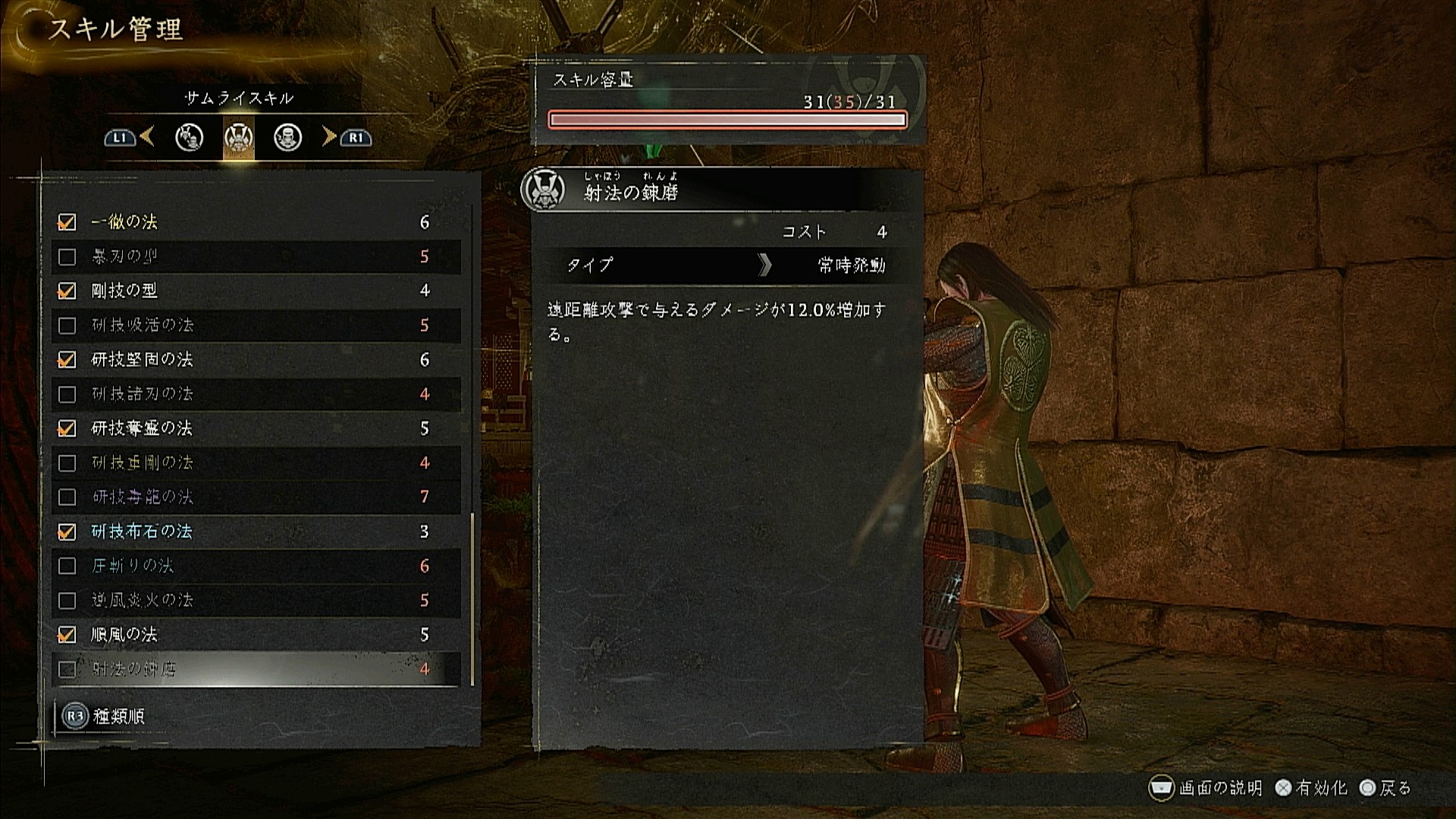Open the hooded ninja skill tab
The width and height of the screenshot is (1456, 819).
(x=287, y=137)
